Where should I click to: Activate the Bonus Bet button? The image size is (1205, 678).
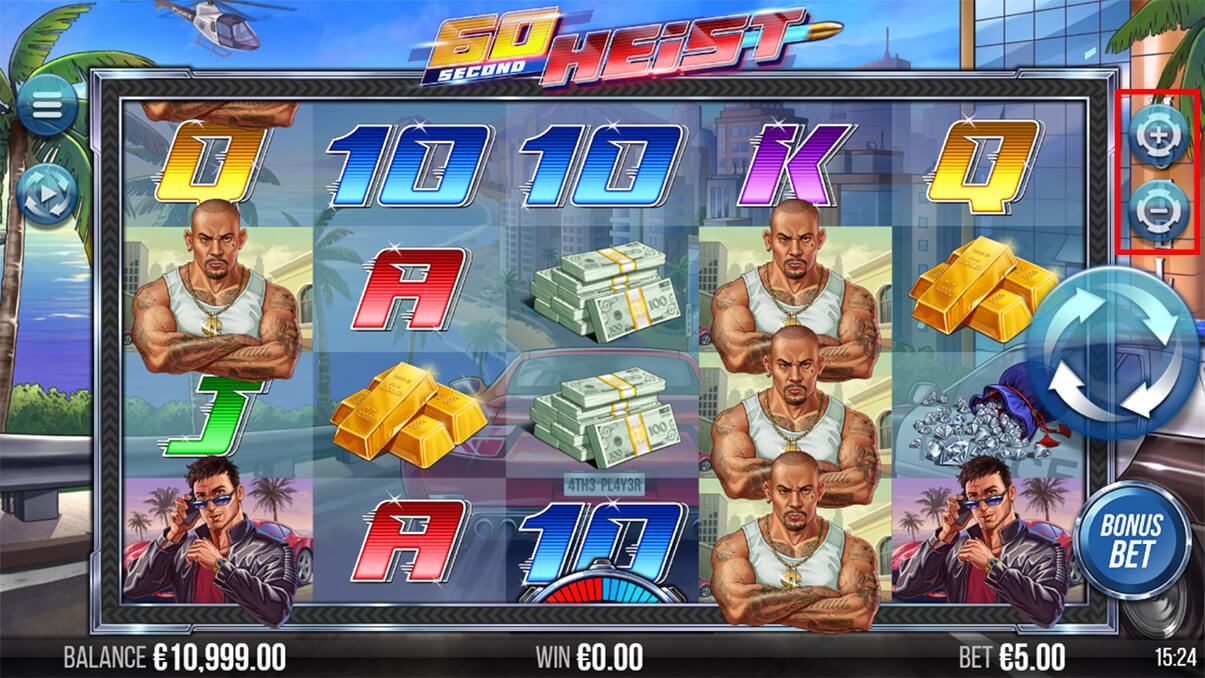coord(1132,540)
